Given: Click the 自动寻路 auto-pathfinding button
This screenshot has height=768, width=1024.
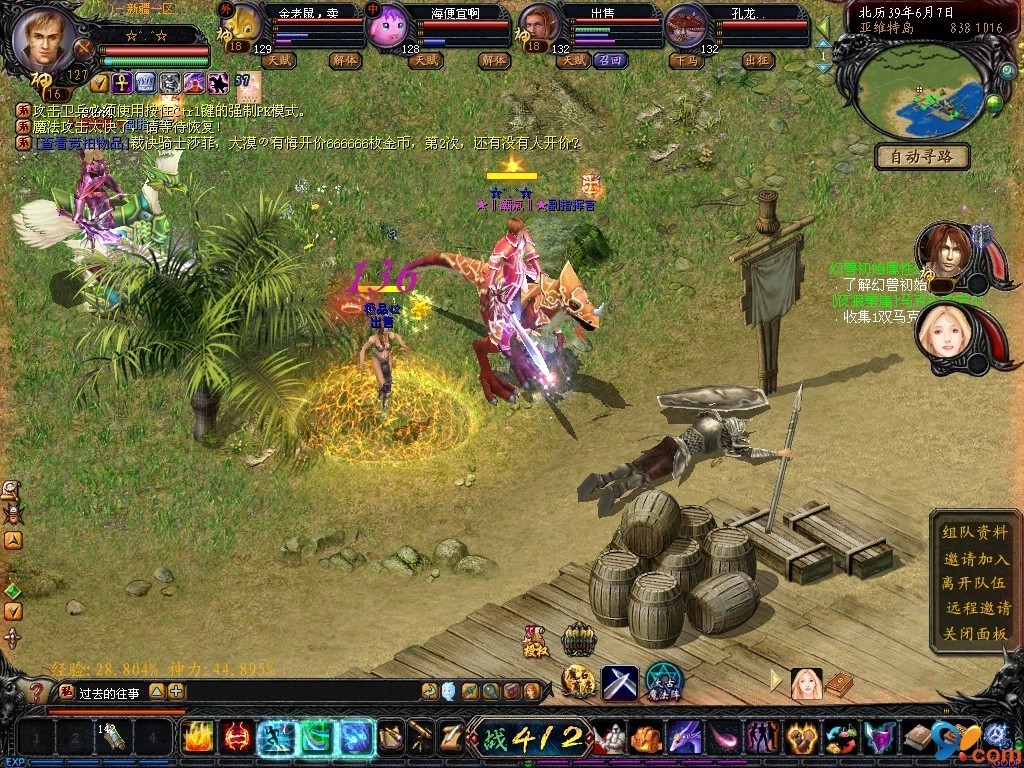Looking at the screenshot, I should [922, 156].
